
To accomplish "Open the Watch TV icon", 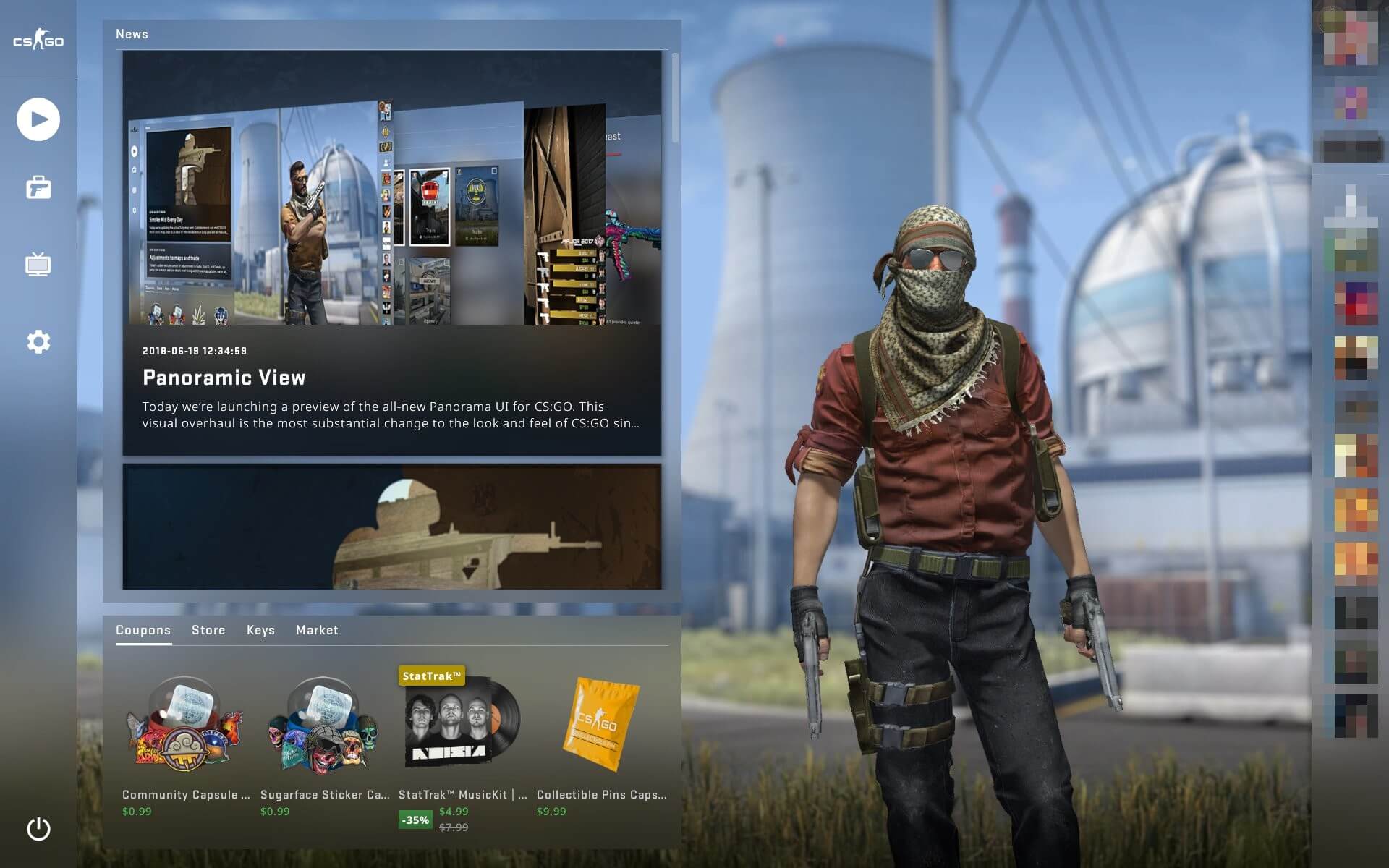I will tap(38, 264).
